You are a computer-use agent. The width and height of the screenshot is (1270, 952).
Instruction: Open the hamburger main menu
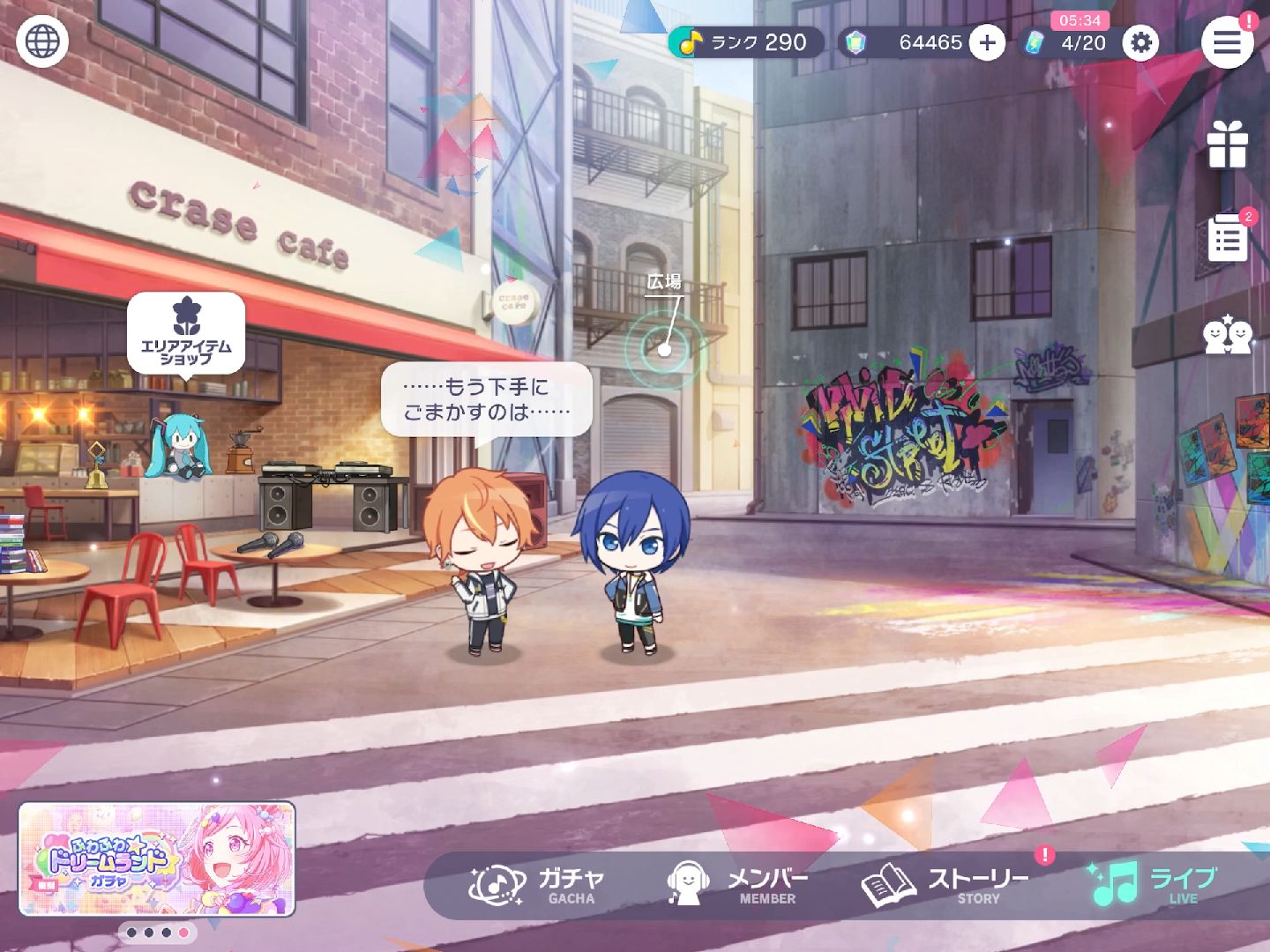pyautogui.click(x=1227, y=42)
